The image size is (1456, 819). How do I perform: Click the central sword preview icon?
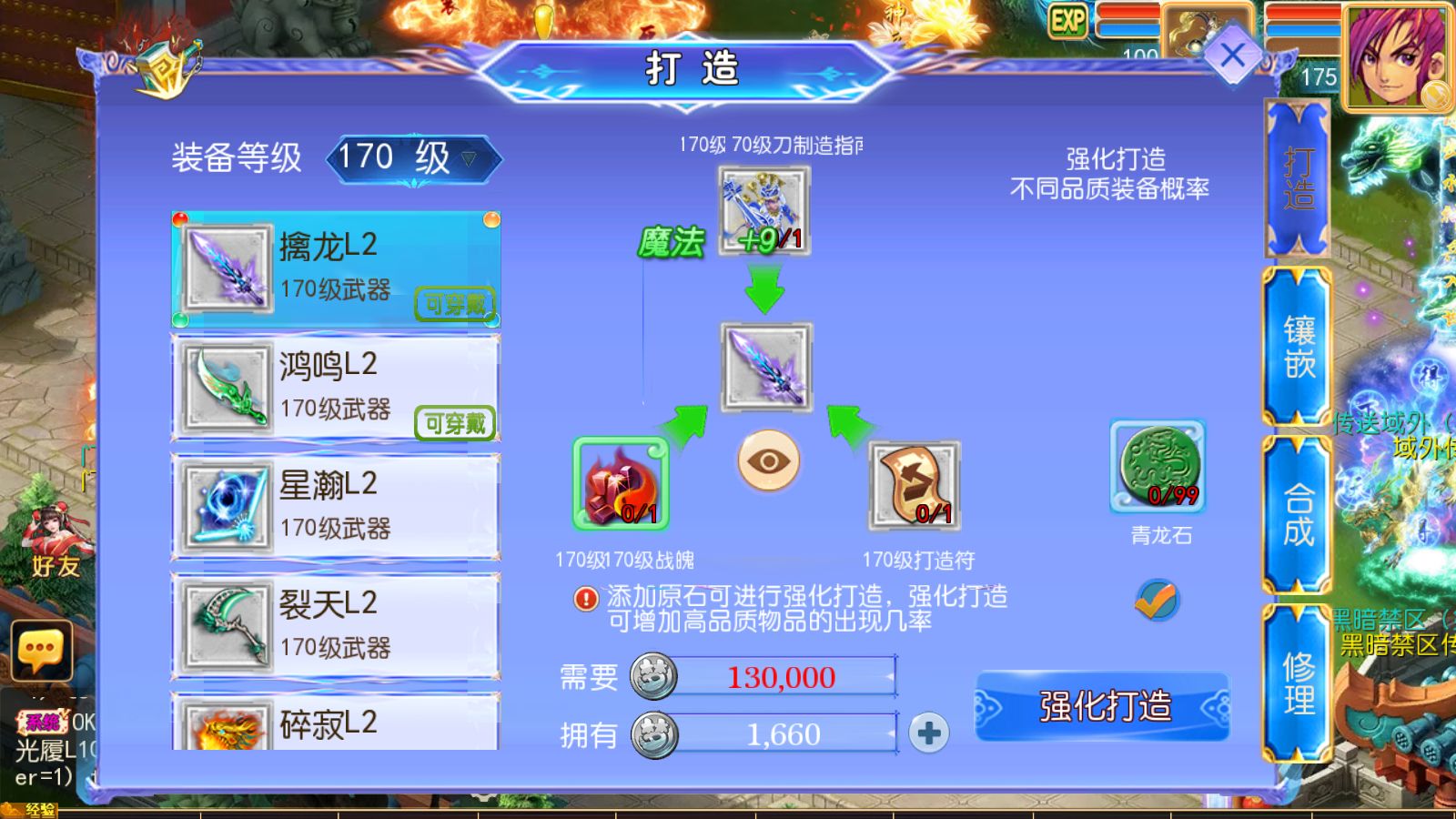(x=765, y=368)
